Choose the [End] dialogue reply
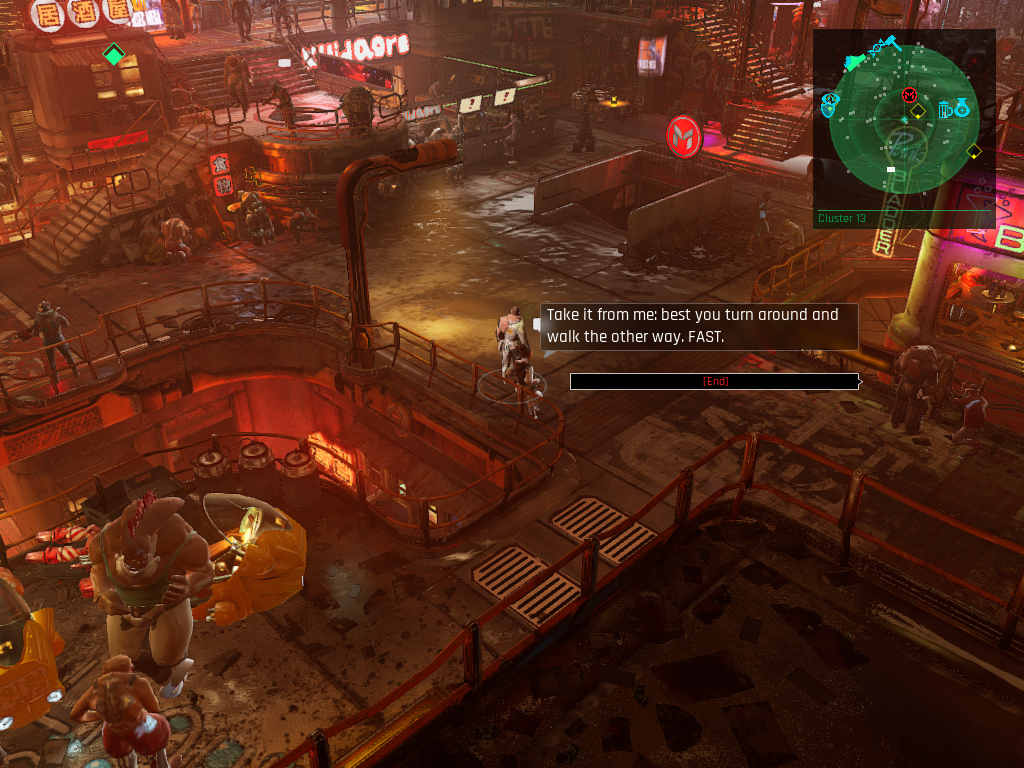Viewport: 1024px width, 768px height. 714,381
